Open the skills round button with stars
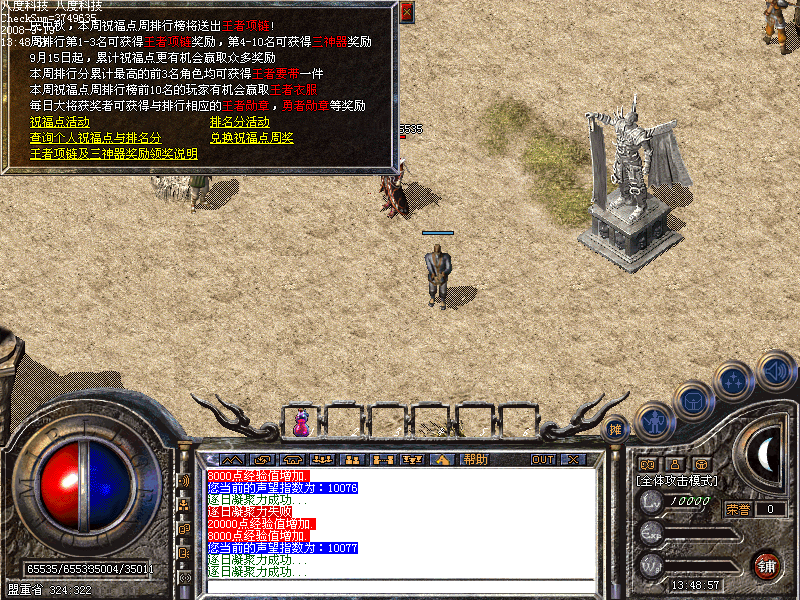Viewport: 800px width, 600px height. (734, 381)
